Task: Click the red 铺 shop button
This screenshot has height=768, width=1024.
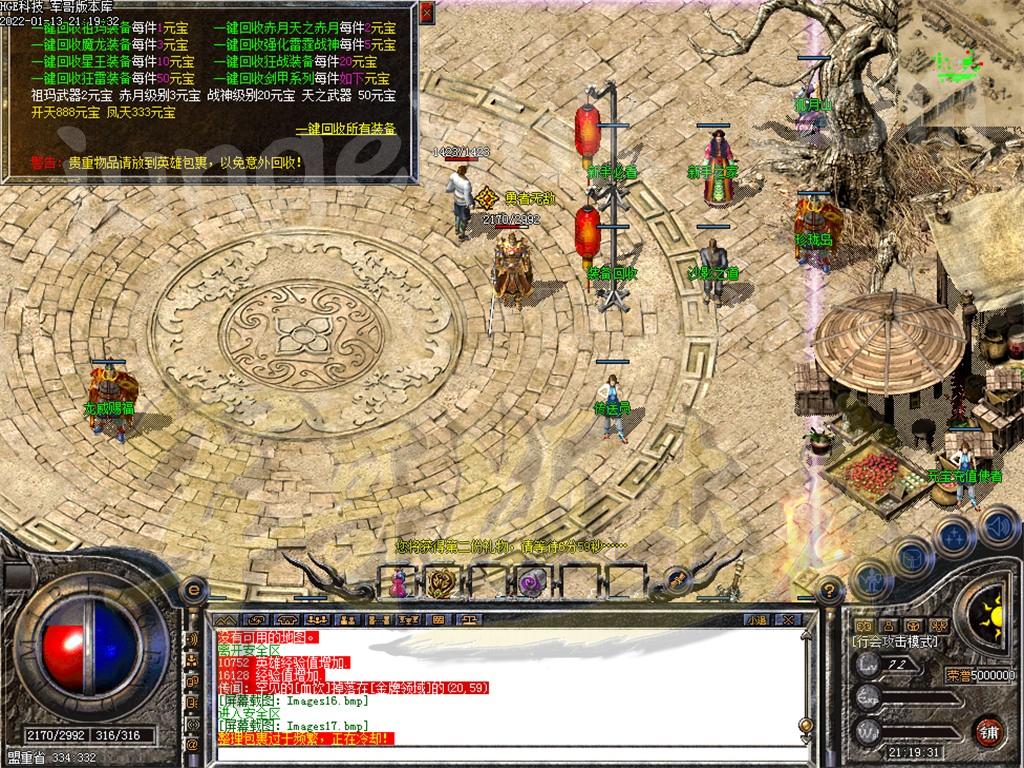Action: tap(988, 730)
